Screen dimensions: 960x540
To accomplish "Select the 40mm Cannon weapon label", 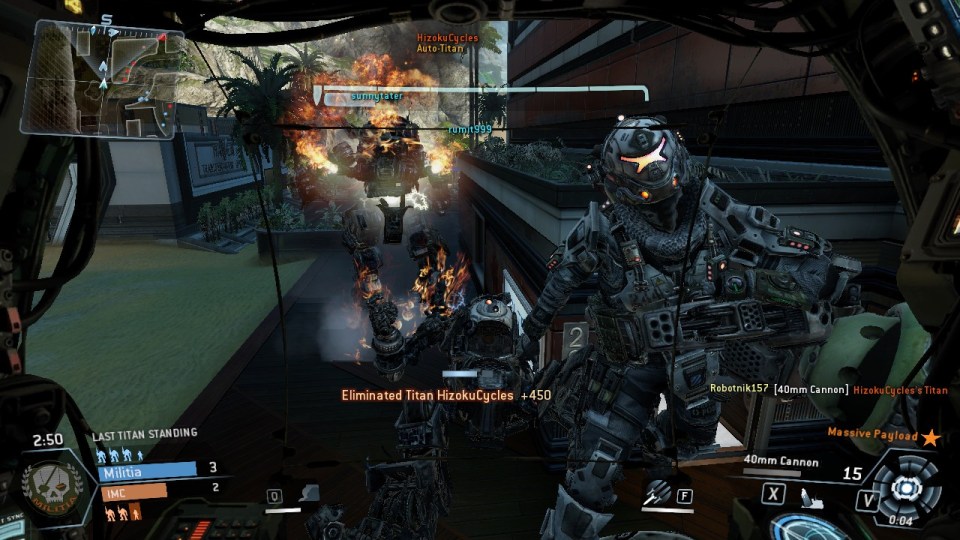I will coord(781,461).
